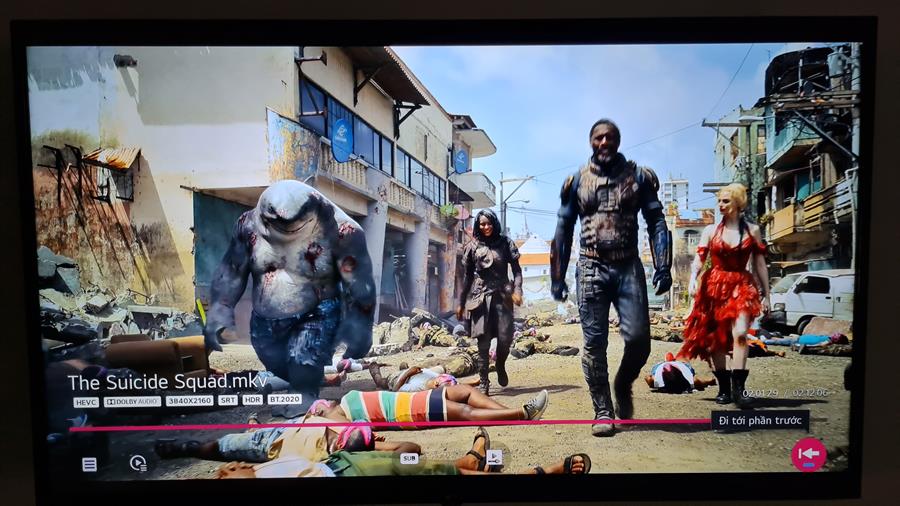Screen dimensions: 900x506
Task: Open the playlist list icon
Action: tap(90, 464)
